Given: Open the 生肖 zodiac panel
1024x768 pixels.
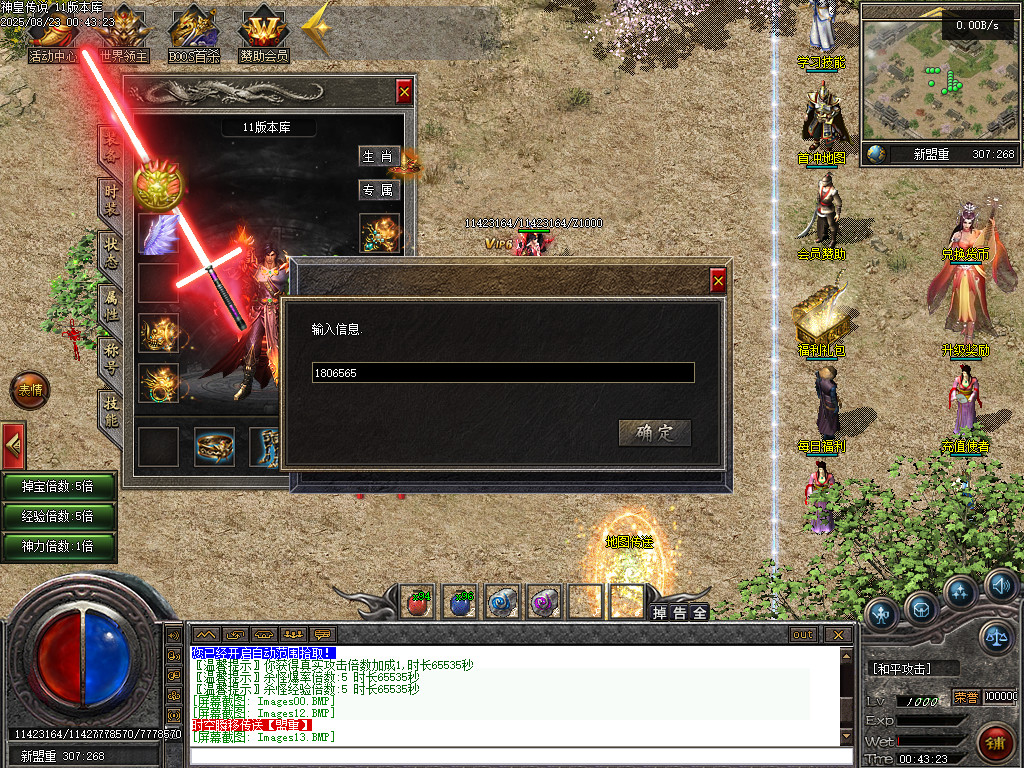Looking at the screenshot, I should [x=379, y=157].
